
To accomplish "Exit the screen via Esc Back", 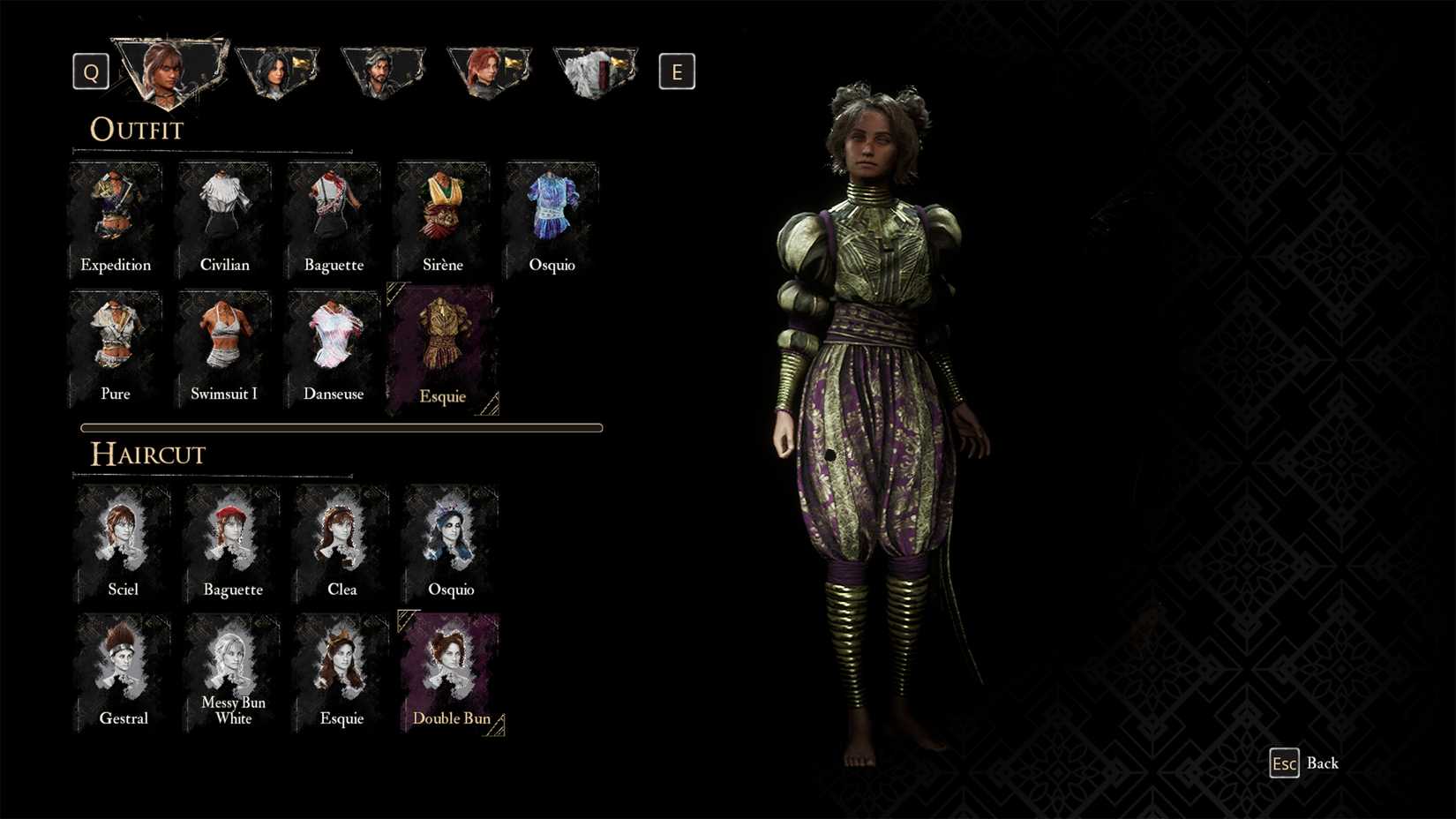I will 1285,763.
